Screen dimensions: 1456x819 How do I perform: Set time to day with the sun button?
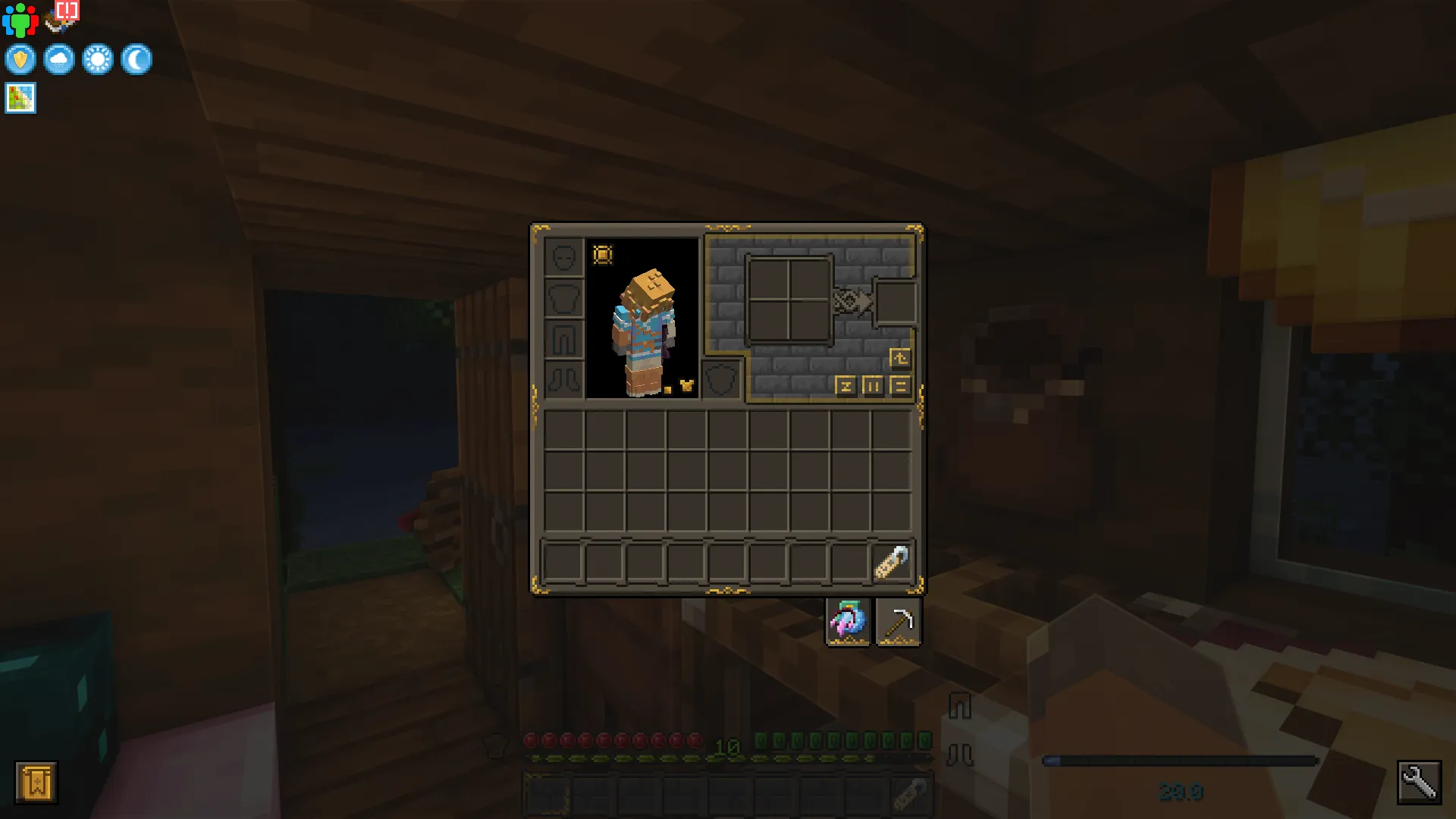click(98, 59)
